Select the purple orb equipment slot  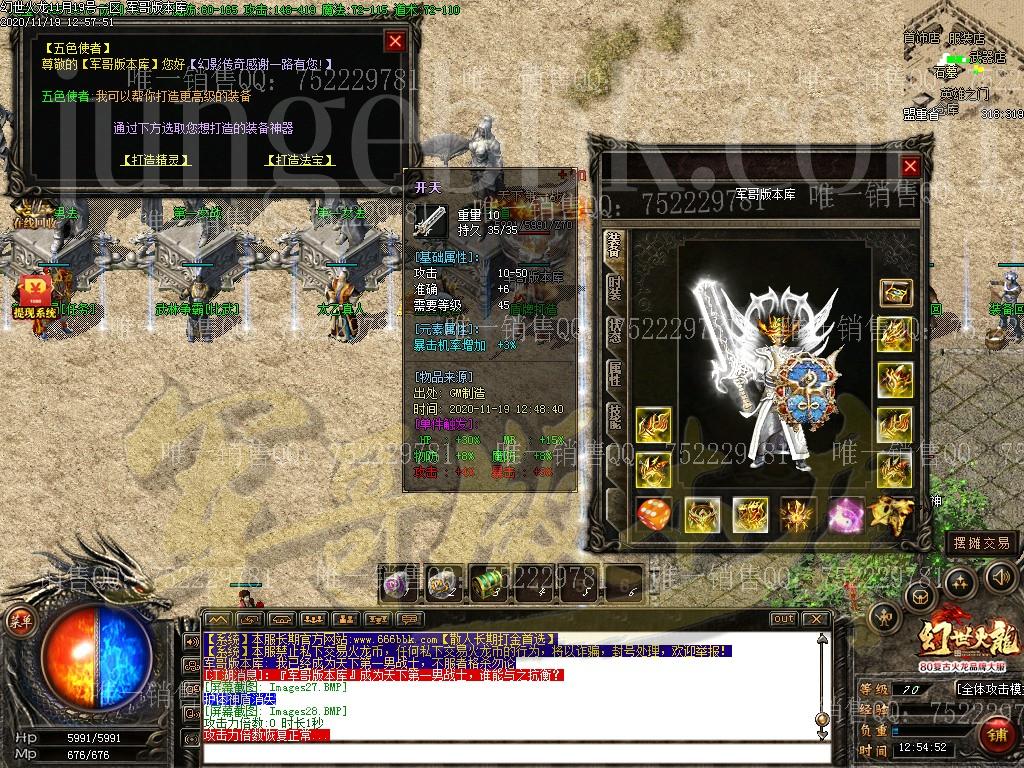[x=846, y=515]
